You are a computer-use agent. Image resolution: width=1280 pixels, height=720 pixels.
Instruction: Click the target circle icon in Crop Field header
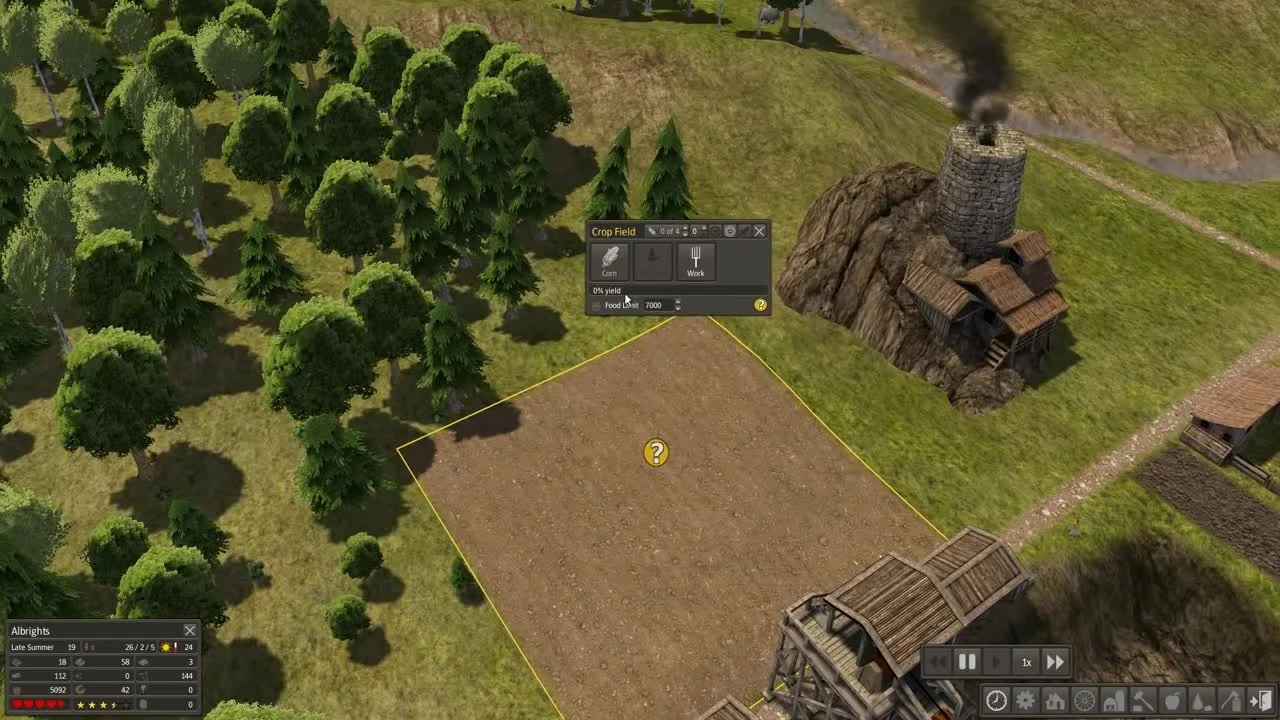[730, 231]
